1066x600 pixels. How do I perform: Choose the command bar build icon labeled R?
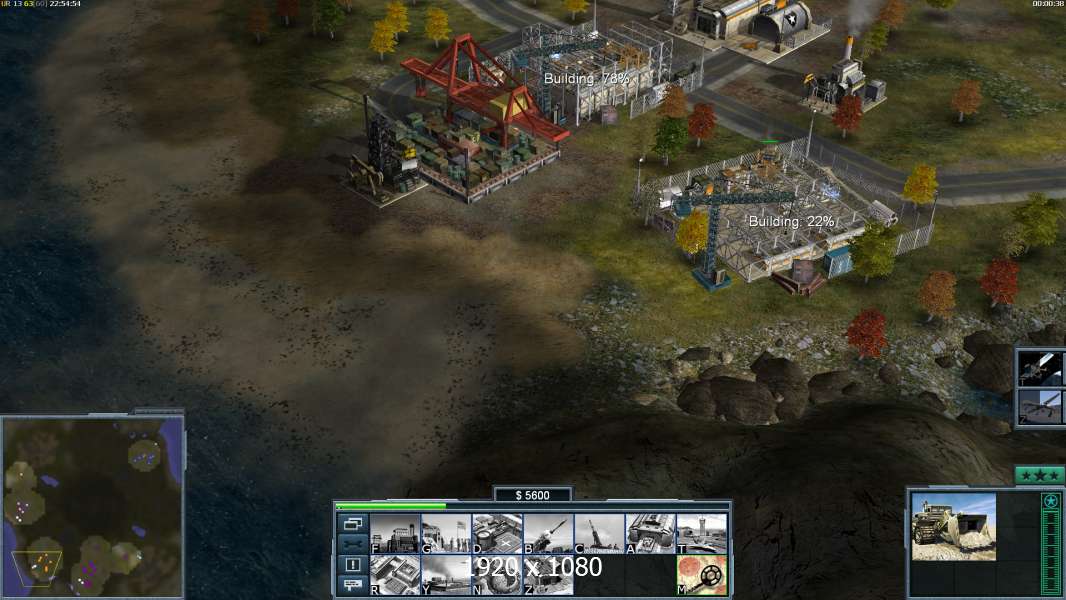[394, 575]
